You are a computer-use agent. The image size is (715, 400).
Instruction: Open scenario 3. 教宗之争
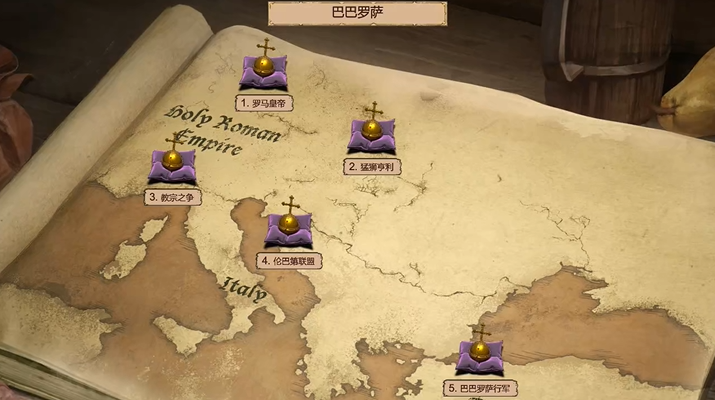point(173,165)
